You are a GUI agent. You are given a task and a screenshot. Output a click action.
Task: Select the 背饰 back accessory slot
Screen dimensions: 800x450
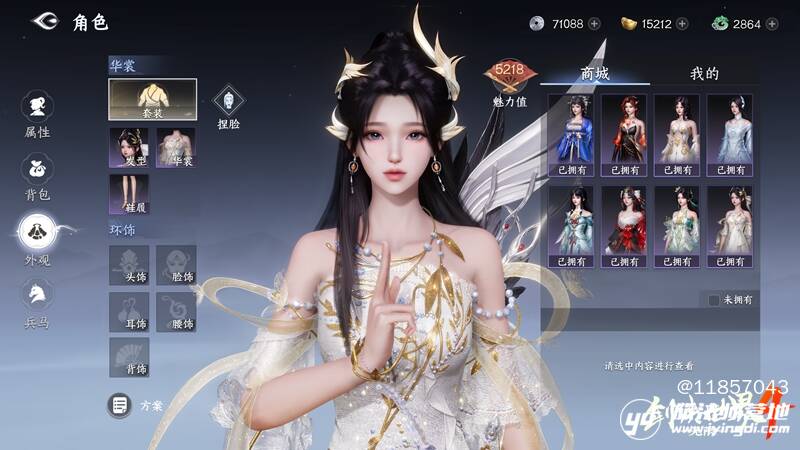click(128, 357)
